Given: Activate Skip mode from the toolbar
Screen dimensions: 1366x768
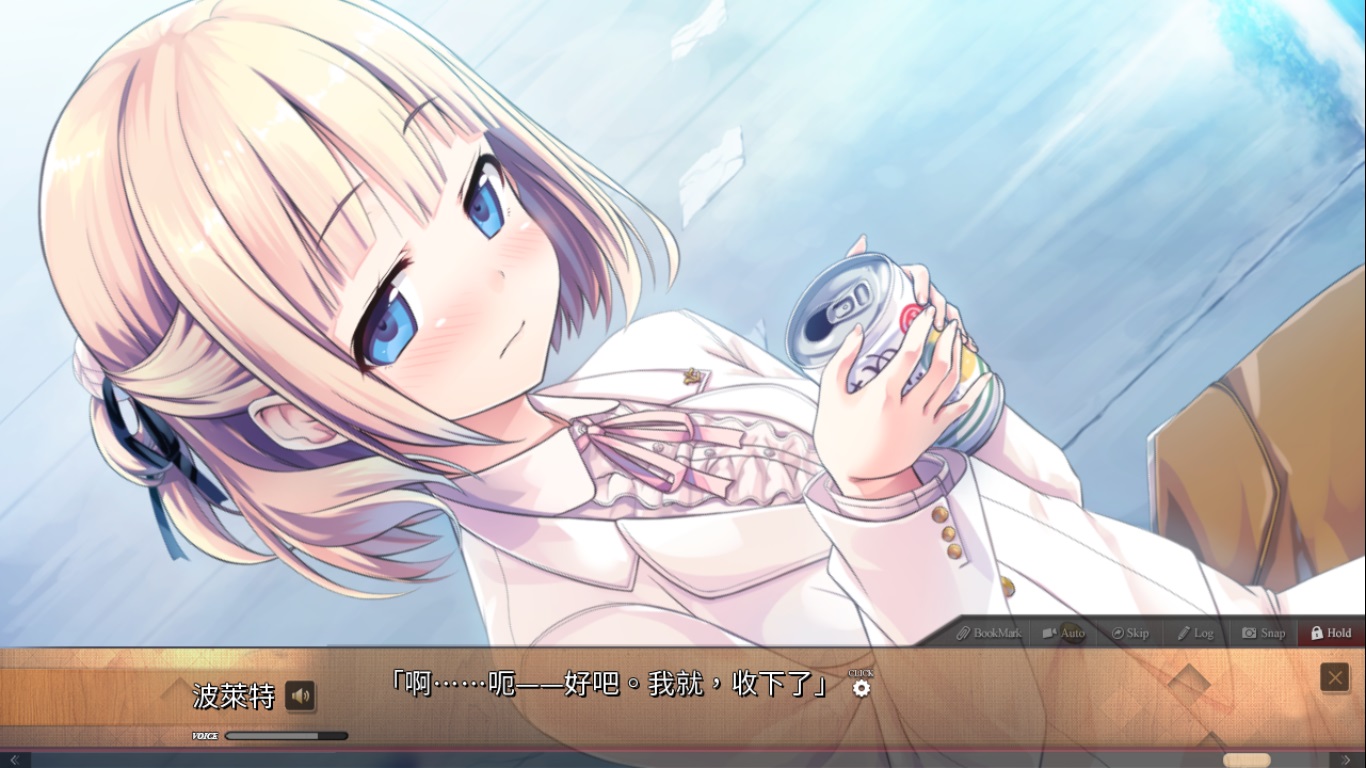Looking at the screenshot, I should pyautogui.click(x=1130, y=633).
